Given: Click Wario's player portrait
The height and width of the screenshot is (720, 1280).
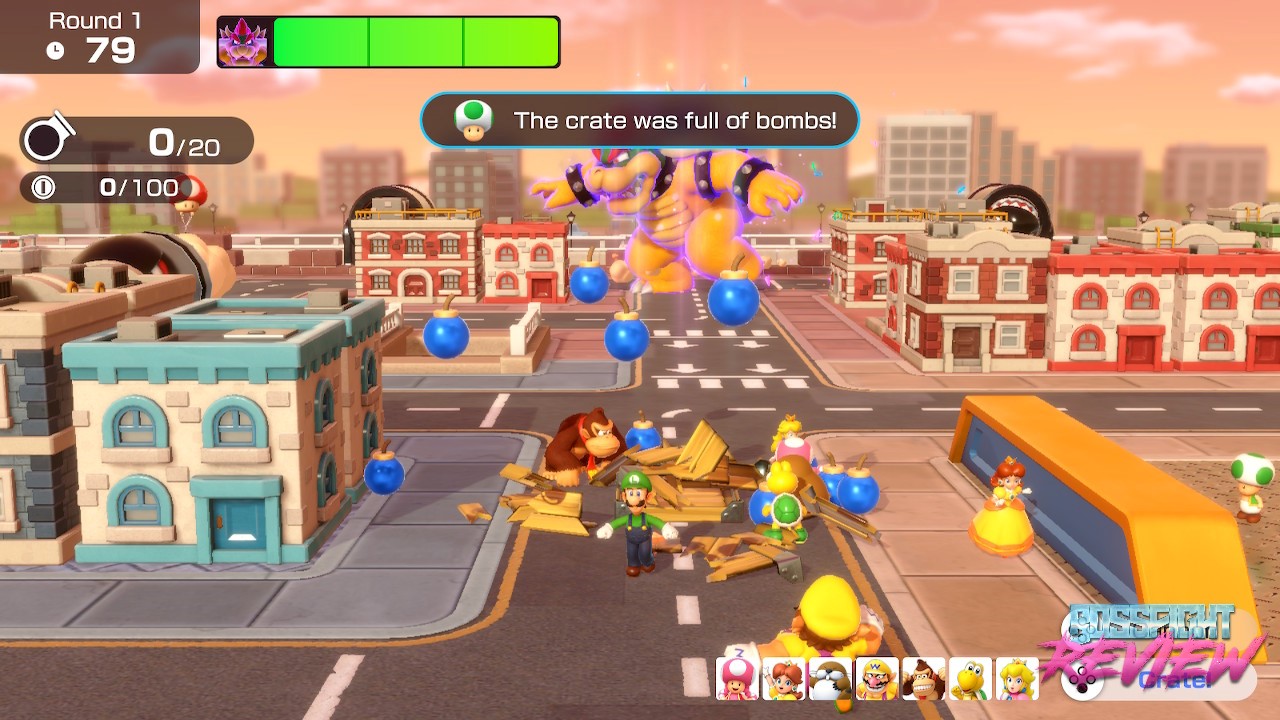Looking at the screenshot, I should pos(877,679).
